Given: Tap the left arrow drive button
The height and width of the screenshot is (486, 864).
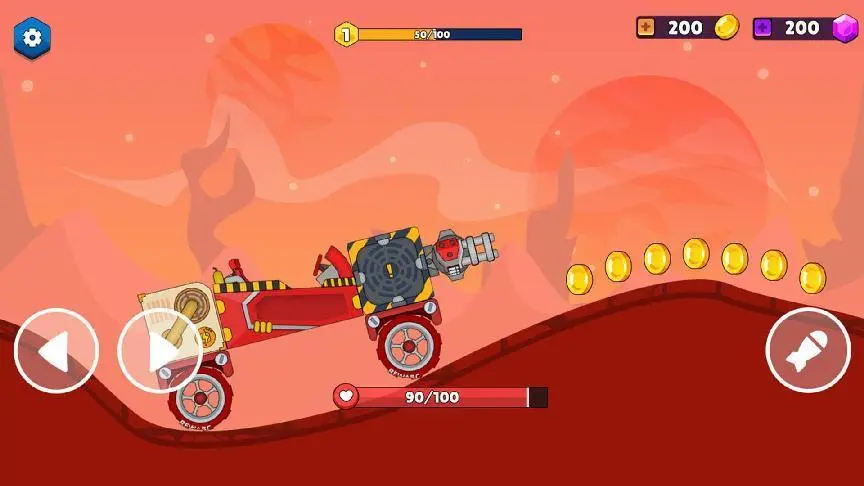Looking at the screenshot, I should coord(56,351).
